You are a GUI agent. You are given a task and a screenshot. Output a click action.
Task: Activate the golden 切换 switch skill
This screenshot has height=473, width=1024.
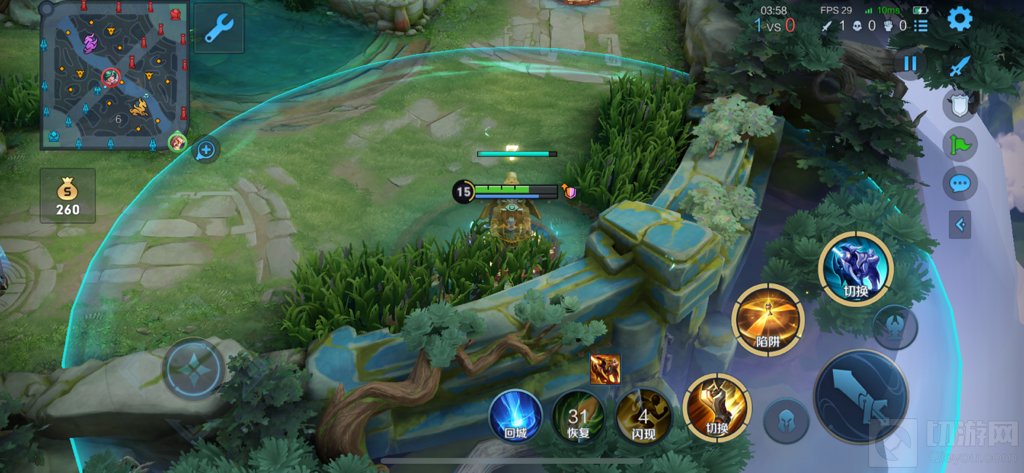[716, 408]
